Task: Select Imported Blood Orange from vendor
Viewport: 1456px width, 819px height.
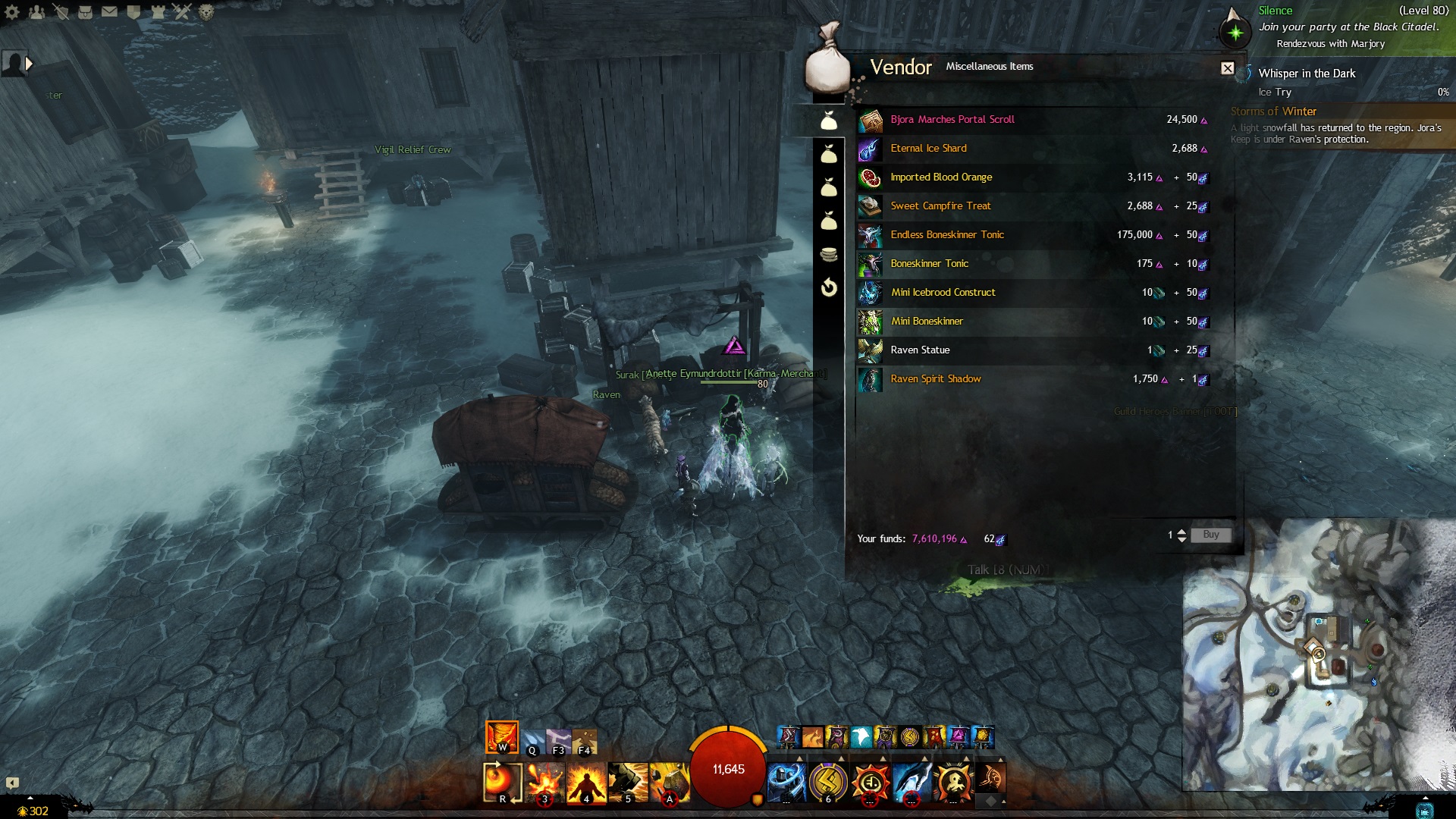Action: pyautogui.click(x=940, y=177)
